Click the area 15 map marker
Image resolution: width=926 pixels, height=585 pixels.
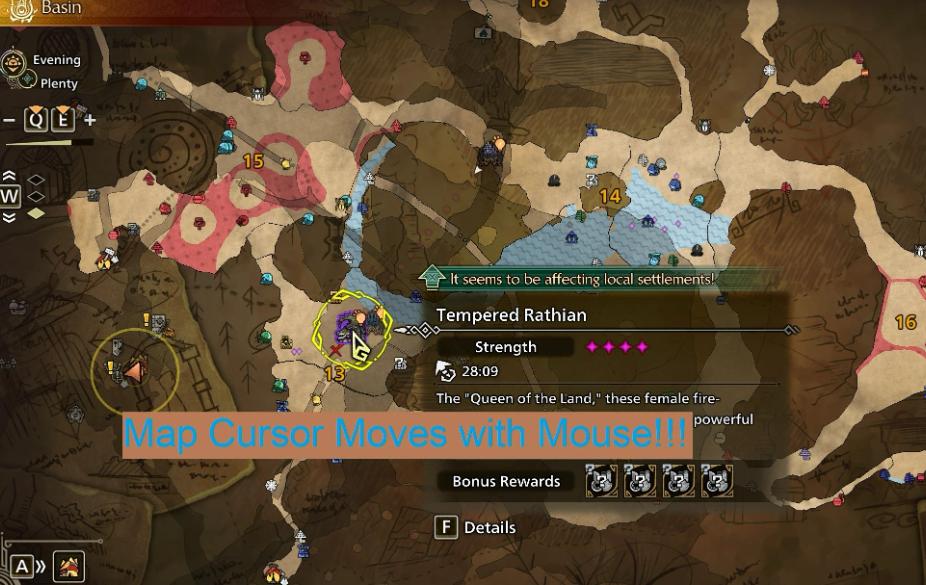tap(253, 161)
